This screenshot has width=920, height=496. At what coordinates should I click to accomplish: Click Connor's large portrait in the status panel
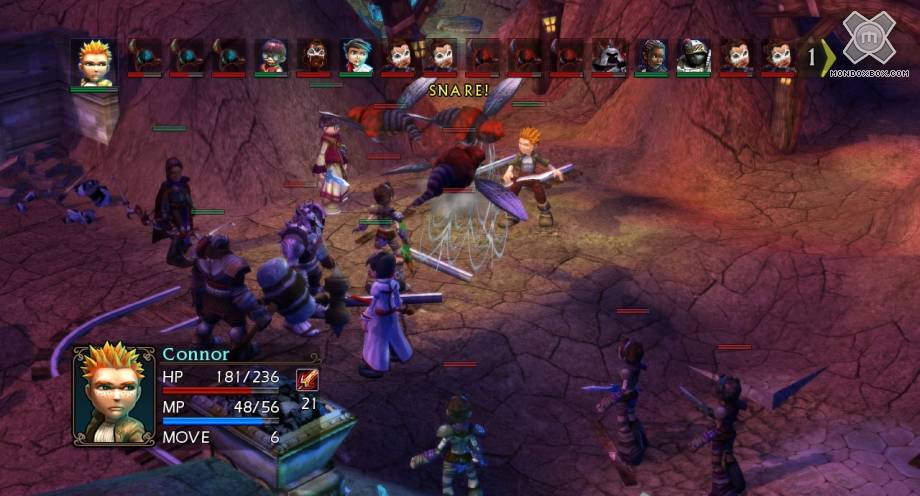114,393
